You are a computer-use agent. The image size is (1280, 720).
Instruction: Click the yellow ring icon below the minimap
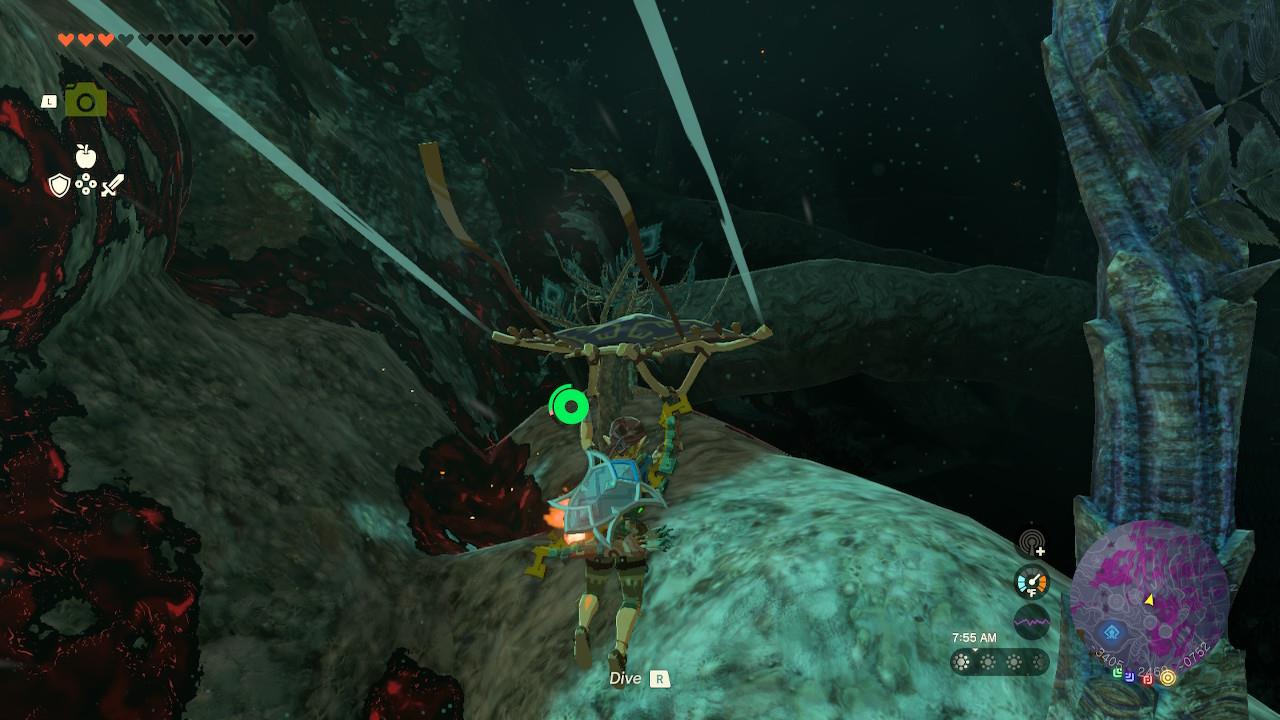[1167, 678]
